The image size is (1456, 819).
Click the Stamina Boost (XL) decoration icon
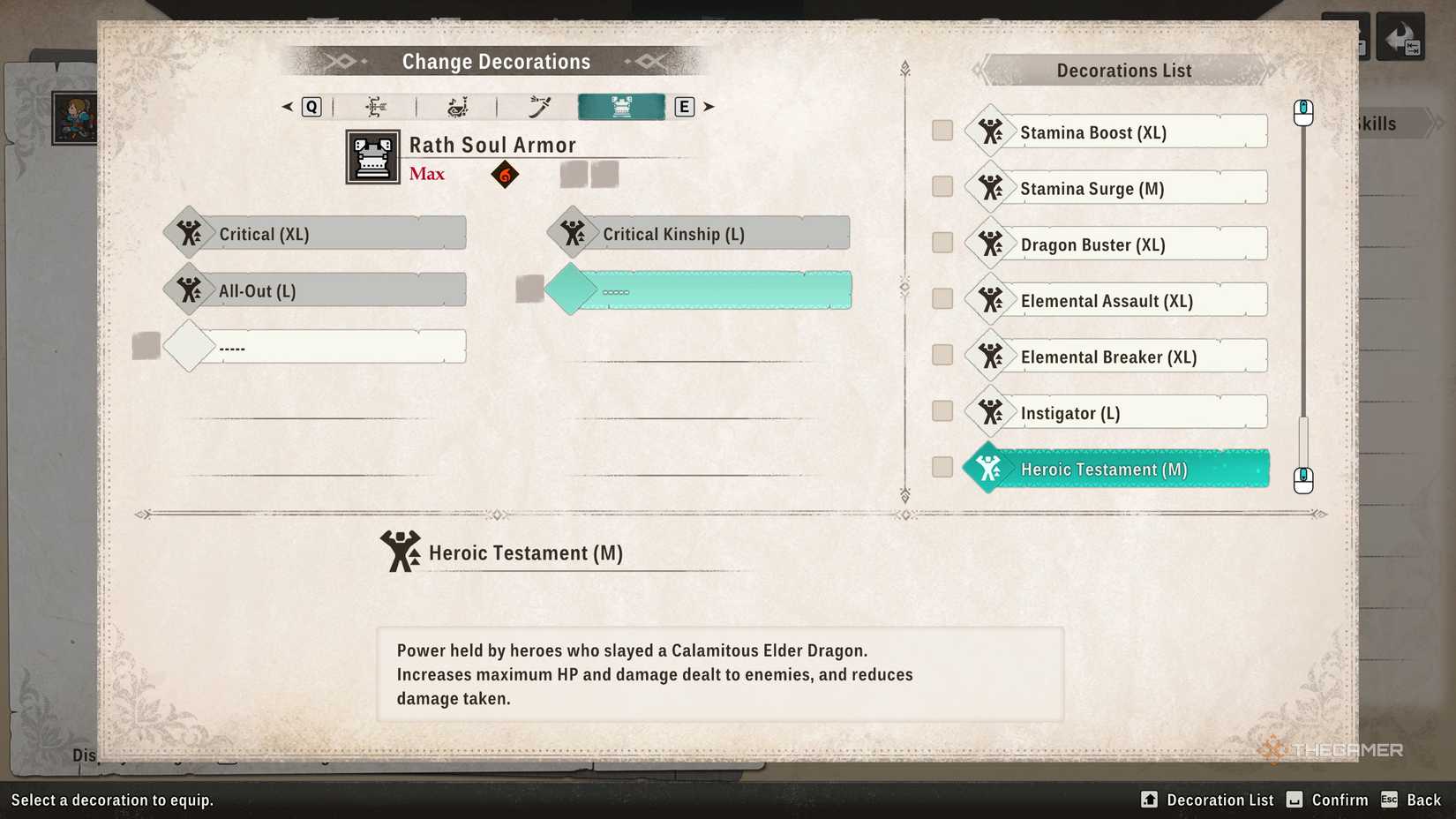992,130
